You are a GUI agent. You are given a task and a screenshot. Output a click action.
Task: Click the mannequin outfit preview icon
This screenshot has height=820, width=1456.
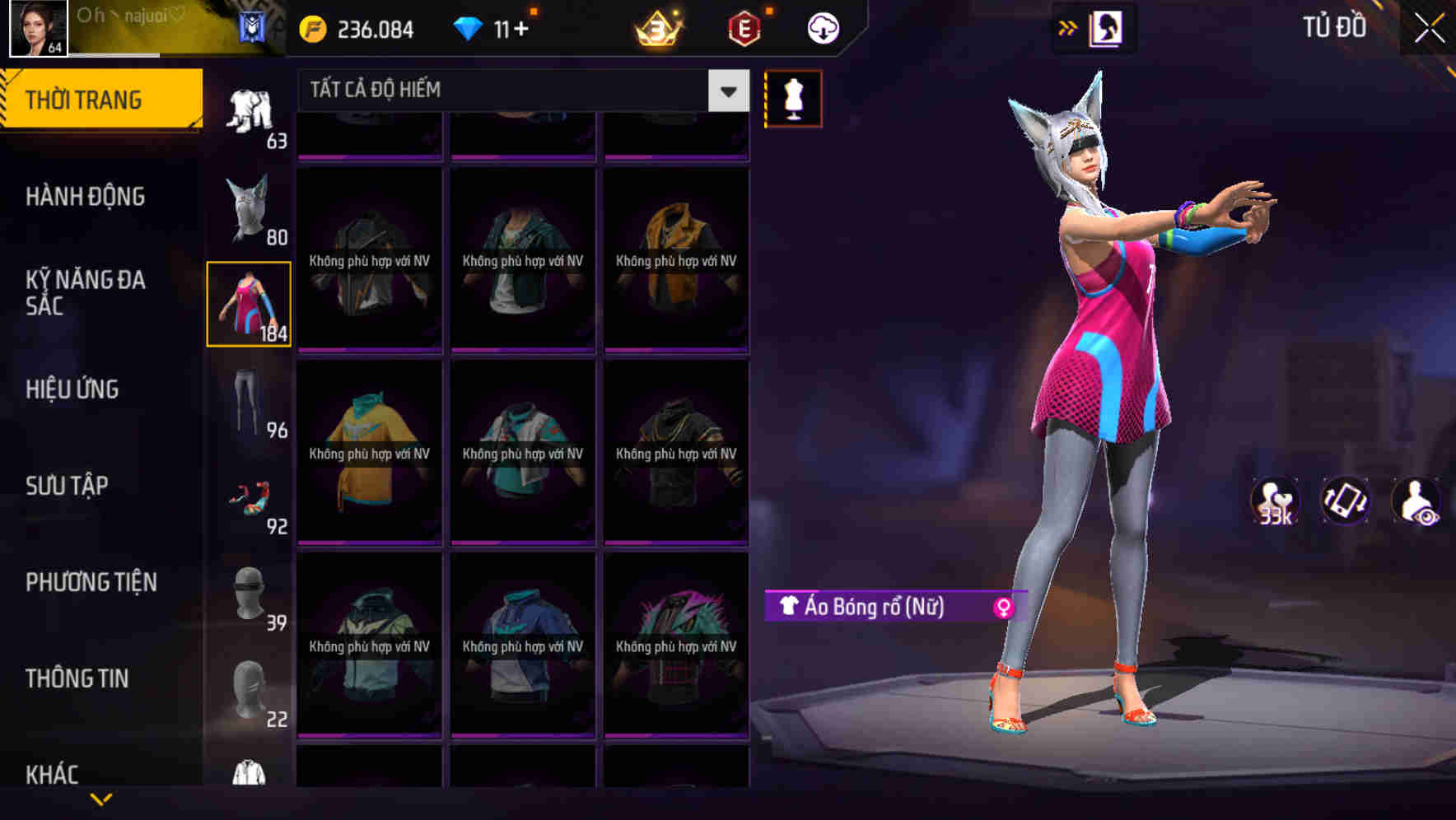[x=793, y=97]
